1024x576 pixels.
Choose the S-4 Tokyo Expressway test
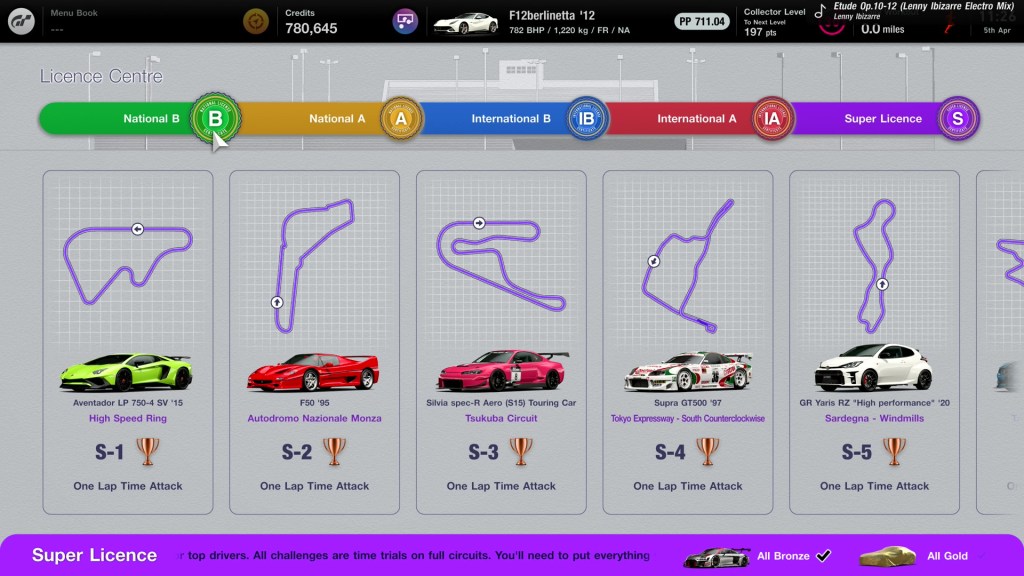(x=688, y=341)
